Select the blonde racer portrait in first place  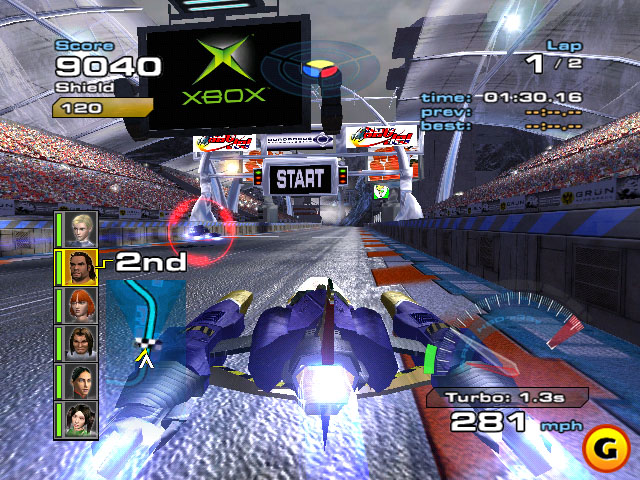(82, 227)
